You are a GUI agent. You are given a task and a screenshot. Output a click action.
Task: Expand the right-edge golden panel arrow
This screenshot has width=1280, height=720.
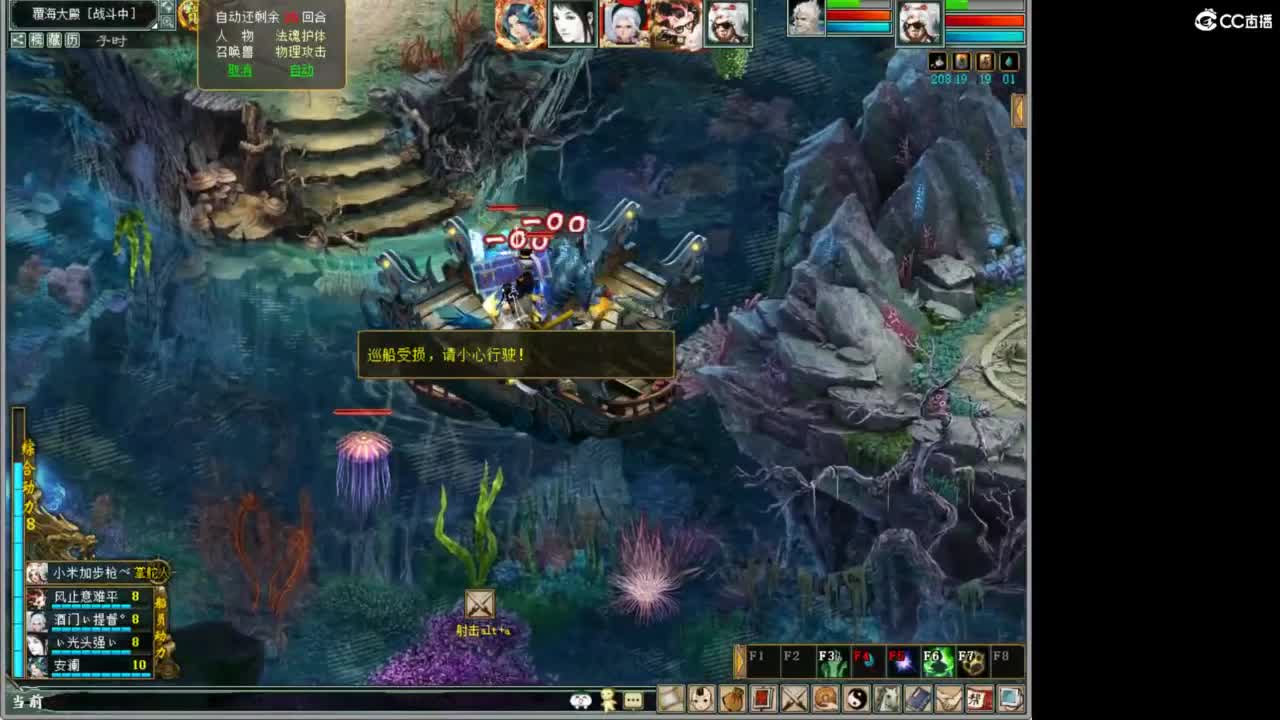[1020, 110]
